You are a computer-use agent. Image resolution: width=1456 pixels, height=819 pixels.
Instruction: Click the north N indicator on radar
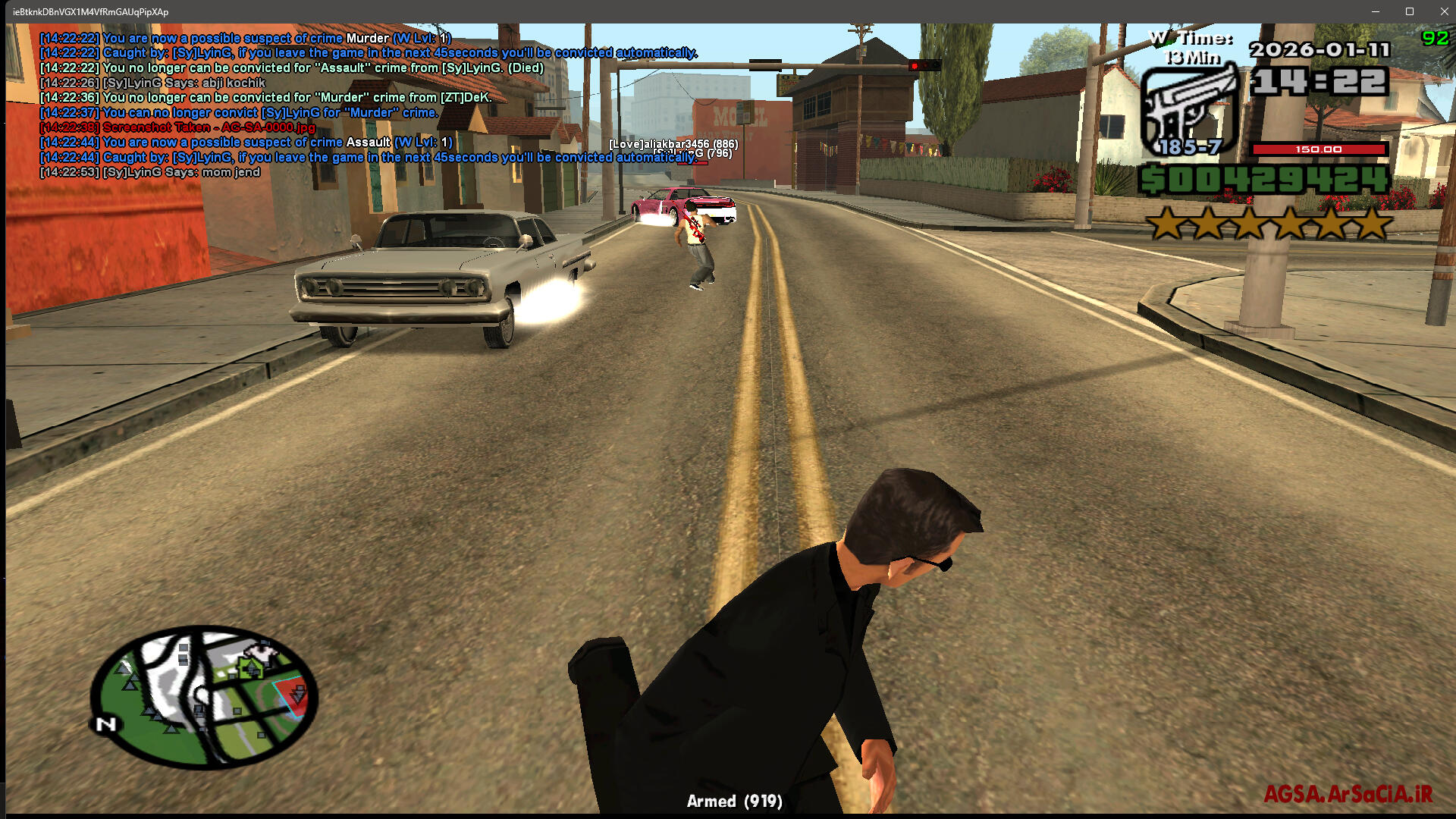coord(106,724)
